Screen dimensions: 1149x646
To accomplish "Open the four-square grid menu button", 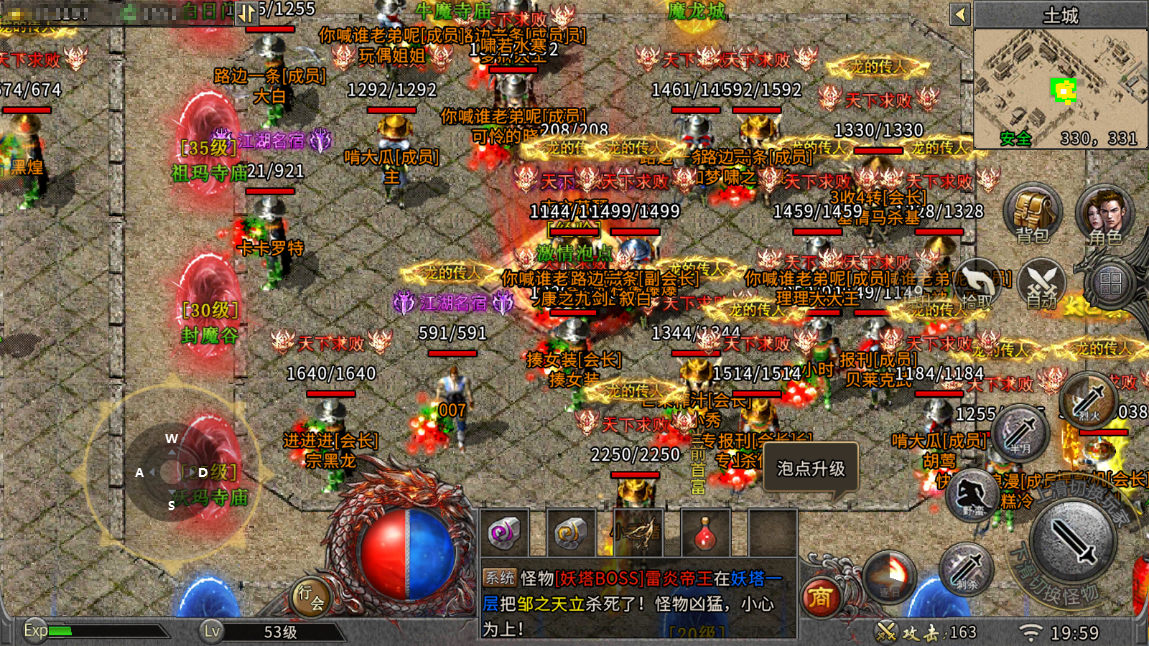I will click(1110, 284).
